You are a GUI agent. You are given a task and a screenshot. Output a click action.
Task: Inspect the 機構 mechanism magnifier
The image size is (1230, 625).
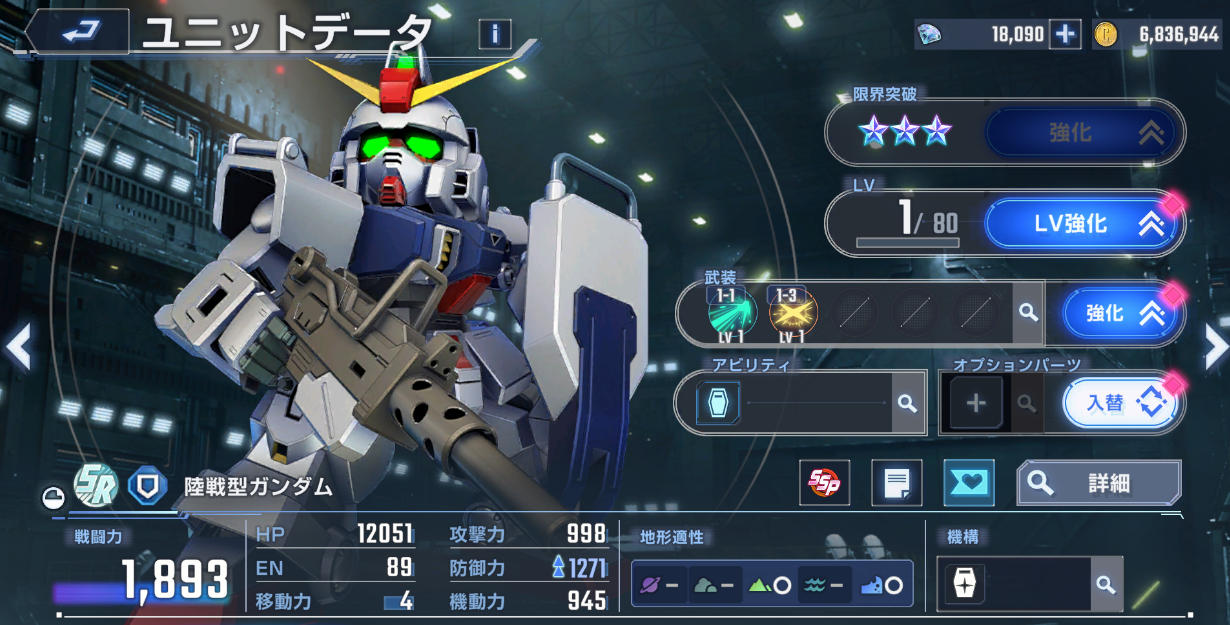point(1104,584)
